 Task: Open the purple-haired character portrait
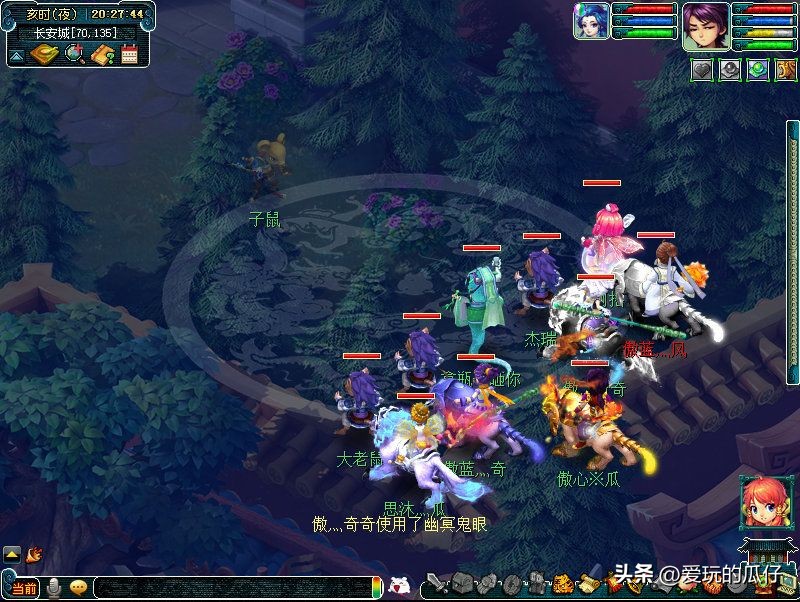pyautogui.click(x=706, y=25)
